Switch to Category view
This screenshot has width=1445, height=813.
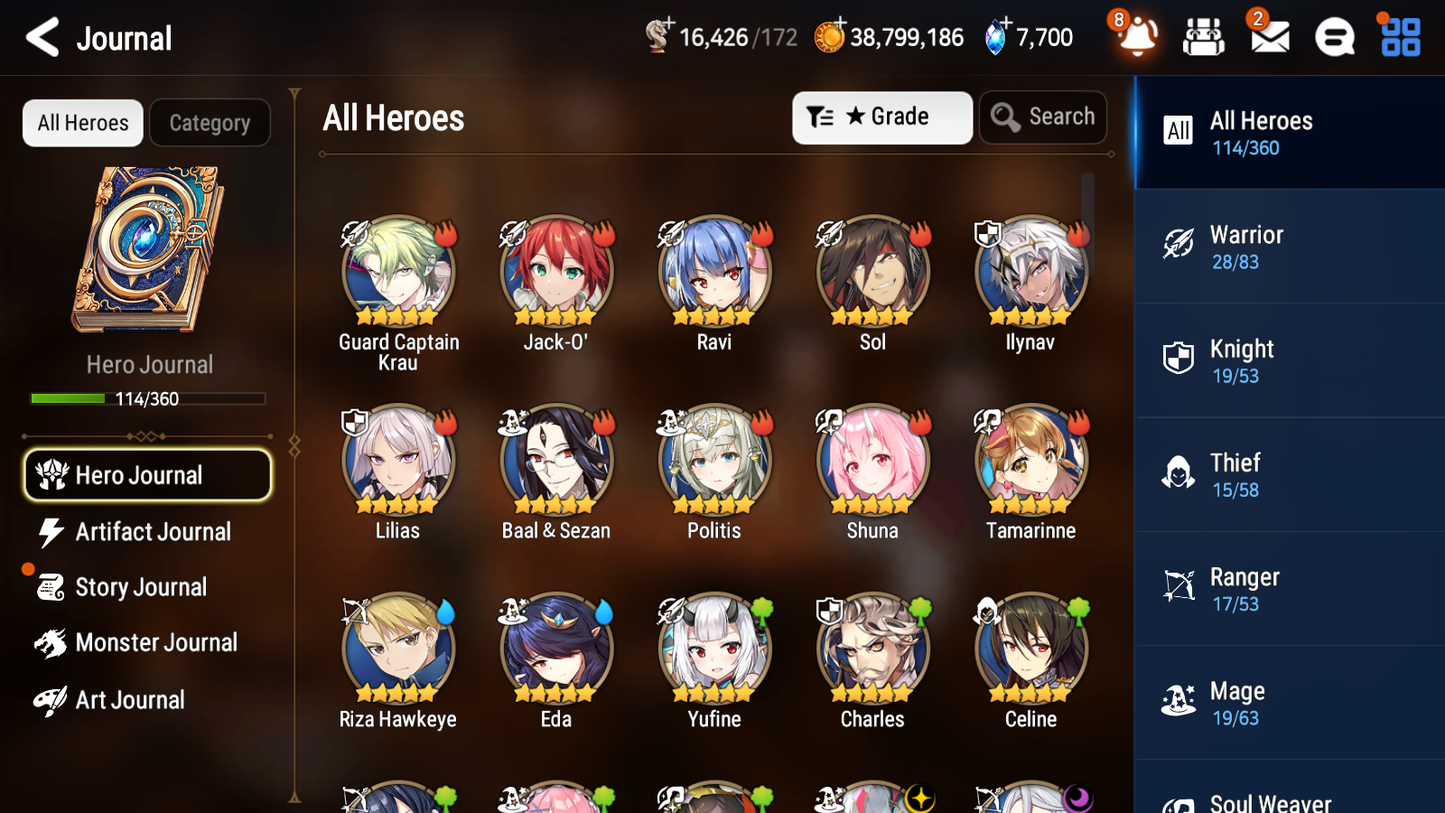click(x=210, y=123)
